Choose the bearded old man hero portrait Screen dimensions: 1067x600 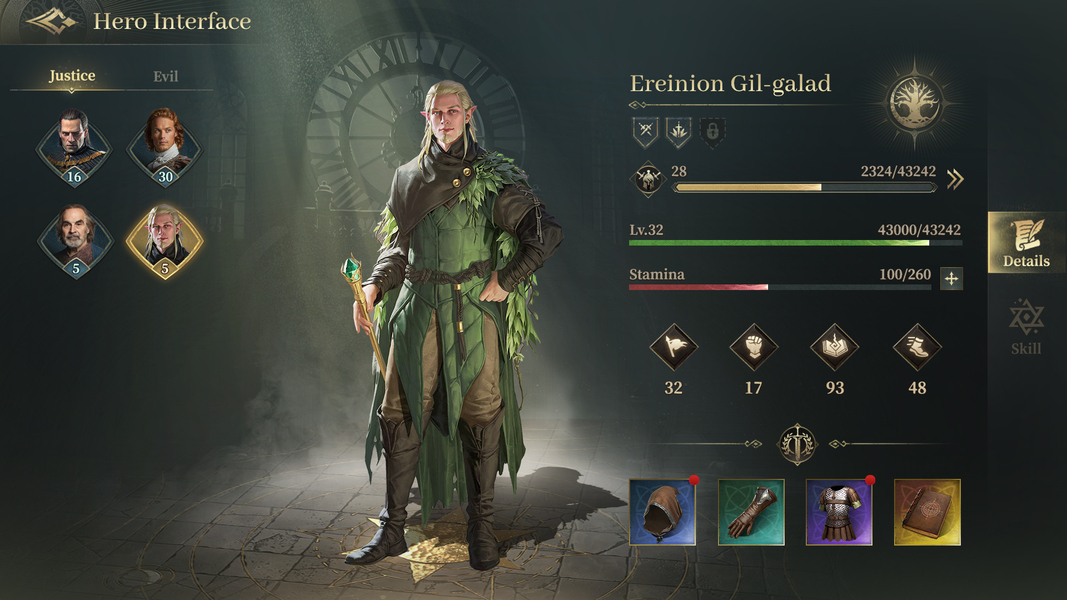pyautogui.click(x=73, y=240)
